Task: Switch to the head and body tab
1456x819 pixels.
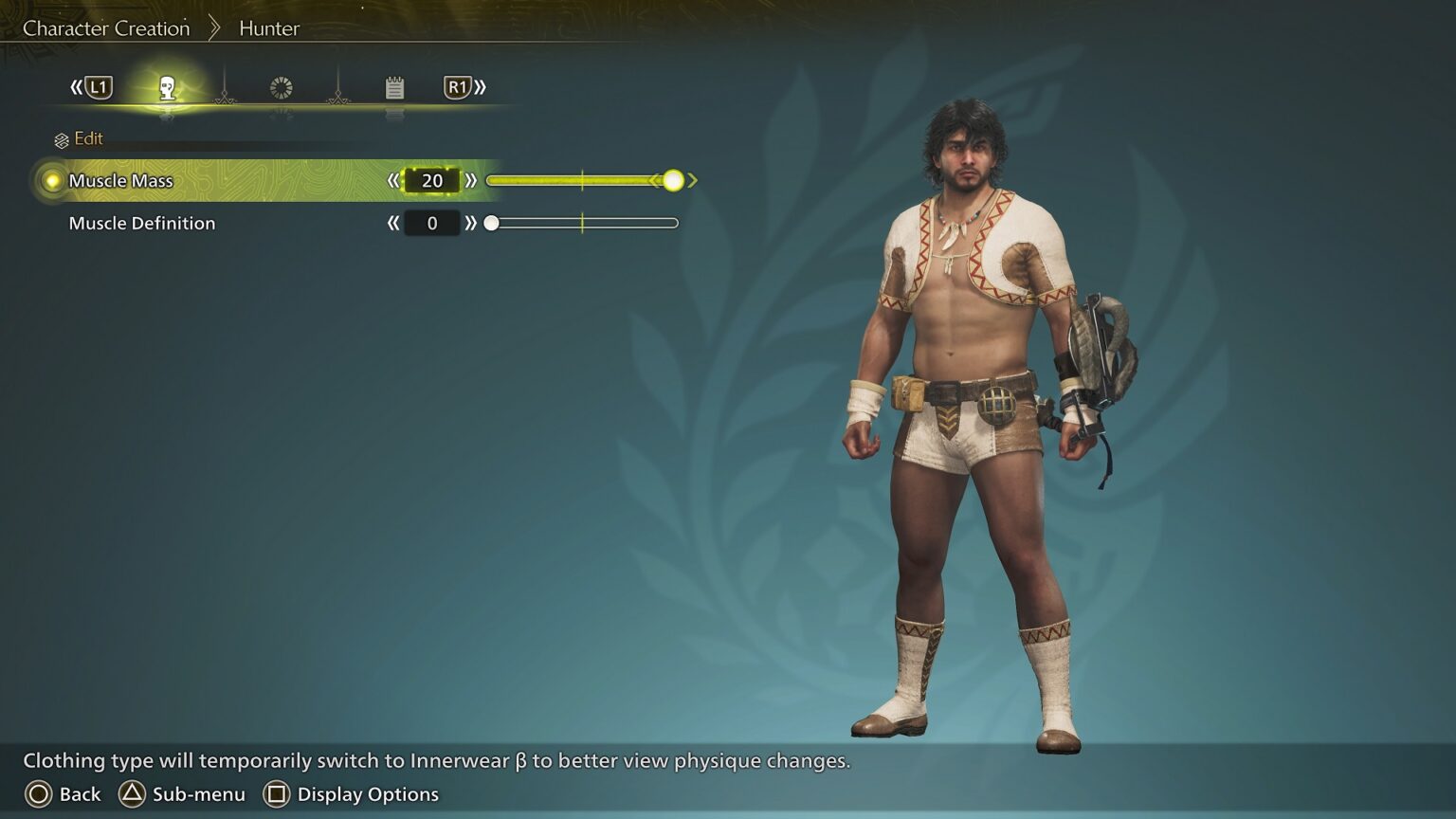Action: pos(168,88)
